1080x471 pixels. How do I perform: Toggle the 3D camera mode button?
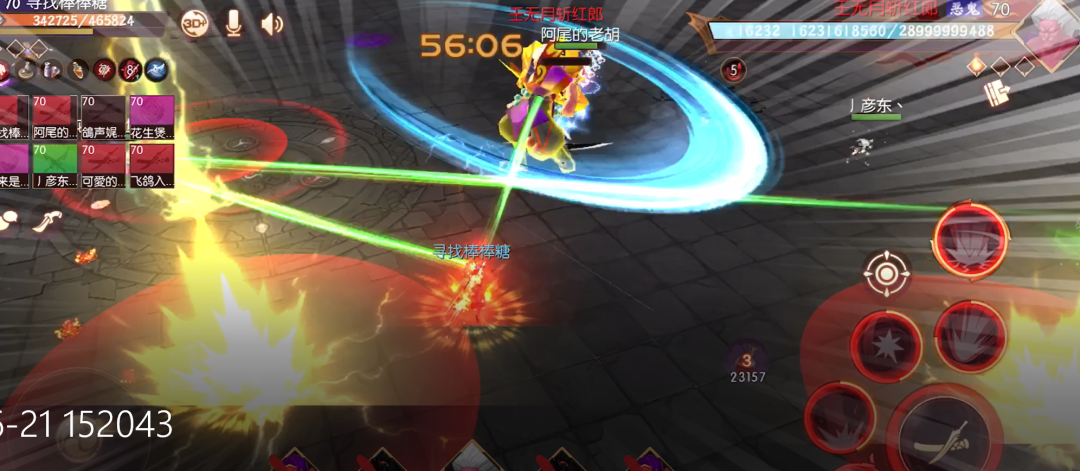(x=194, y=23)
